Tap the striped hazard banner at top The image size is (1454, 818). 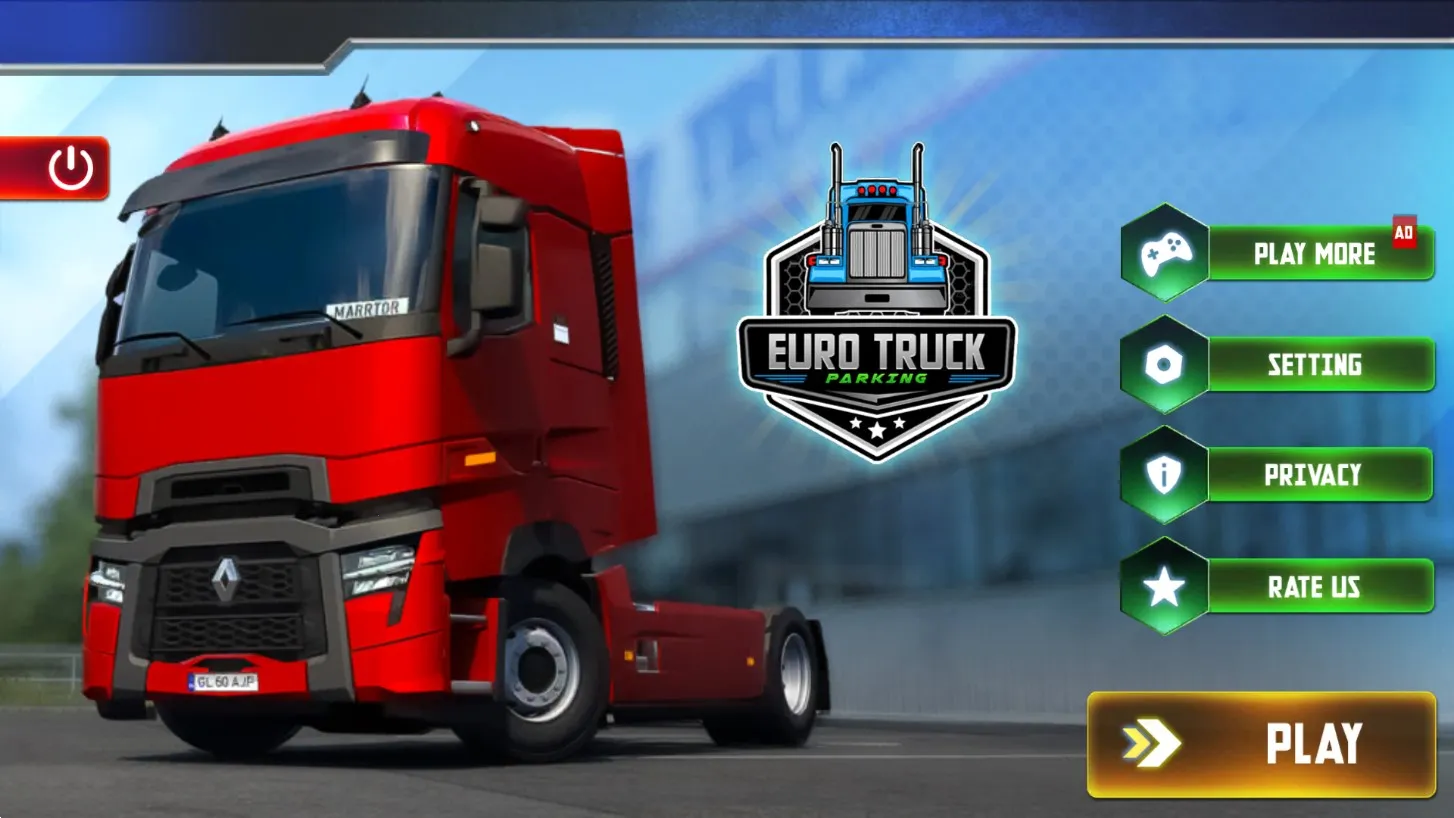[727, 25]
